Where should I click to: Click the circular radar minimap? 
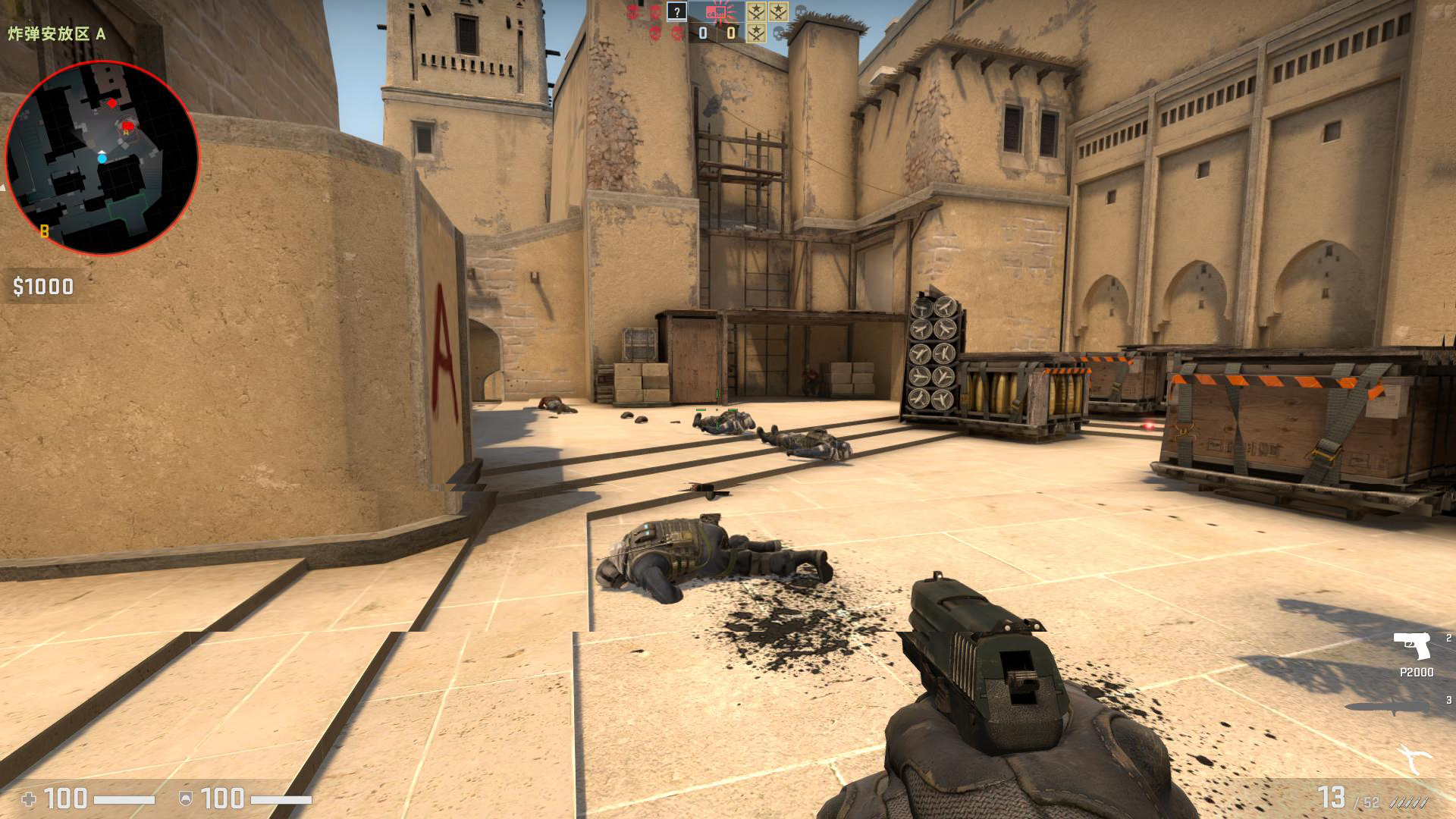click(x=102, y=158)
